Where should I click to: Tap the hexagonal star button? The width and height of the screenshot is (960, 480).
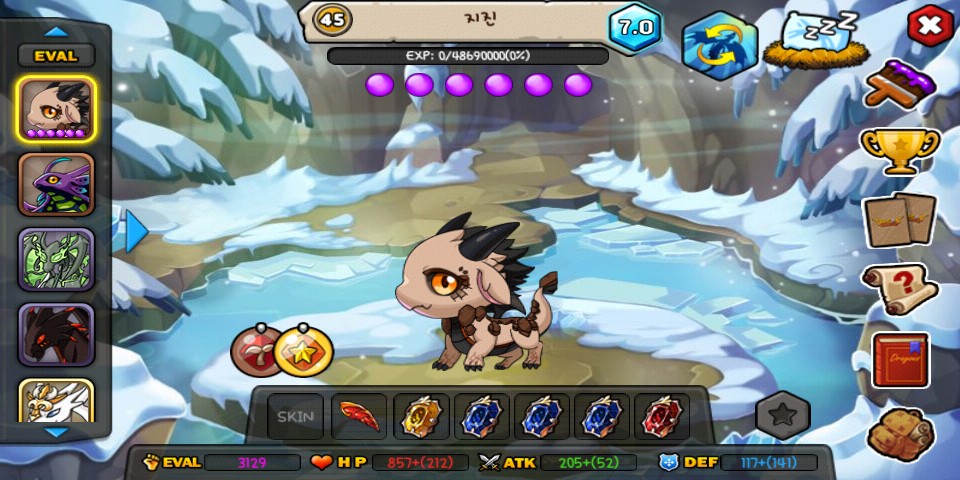(782, 415)
